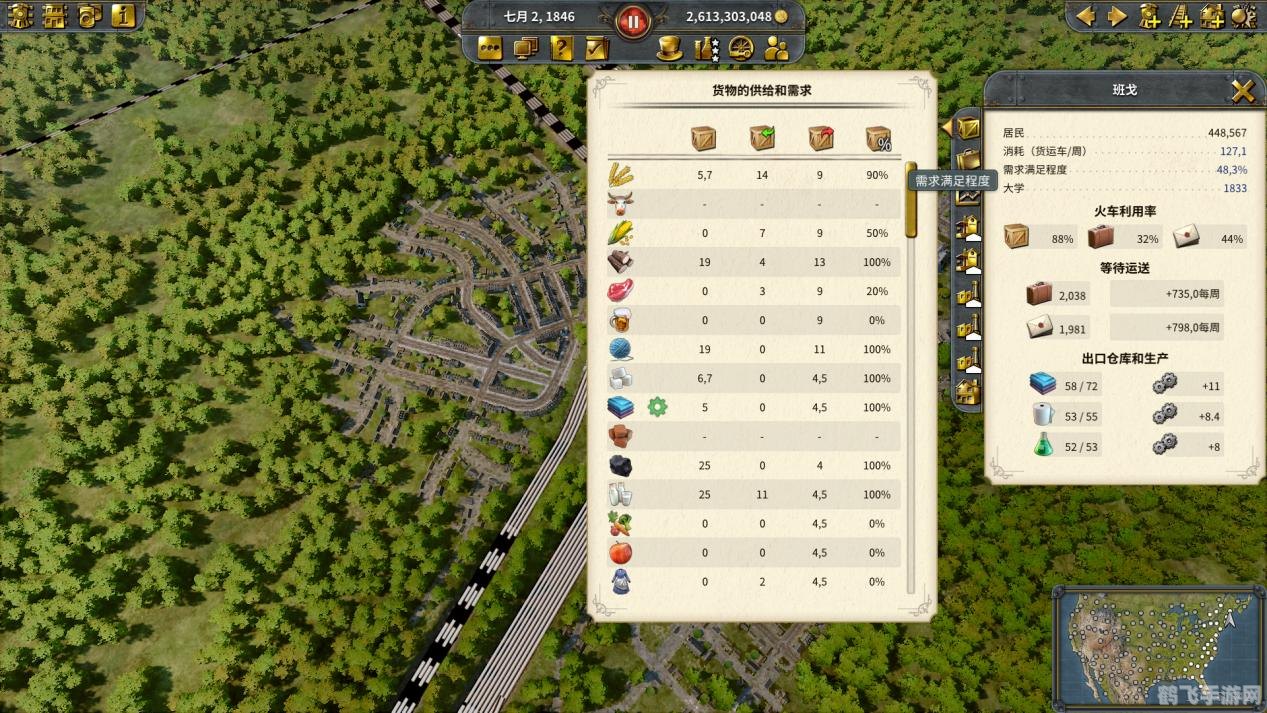Open the flask research icon with stars
Image resolution: width=1267 pixels, height=713 pixels.
click(x=707, y=48)
